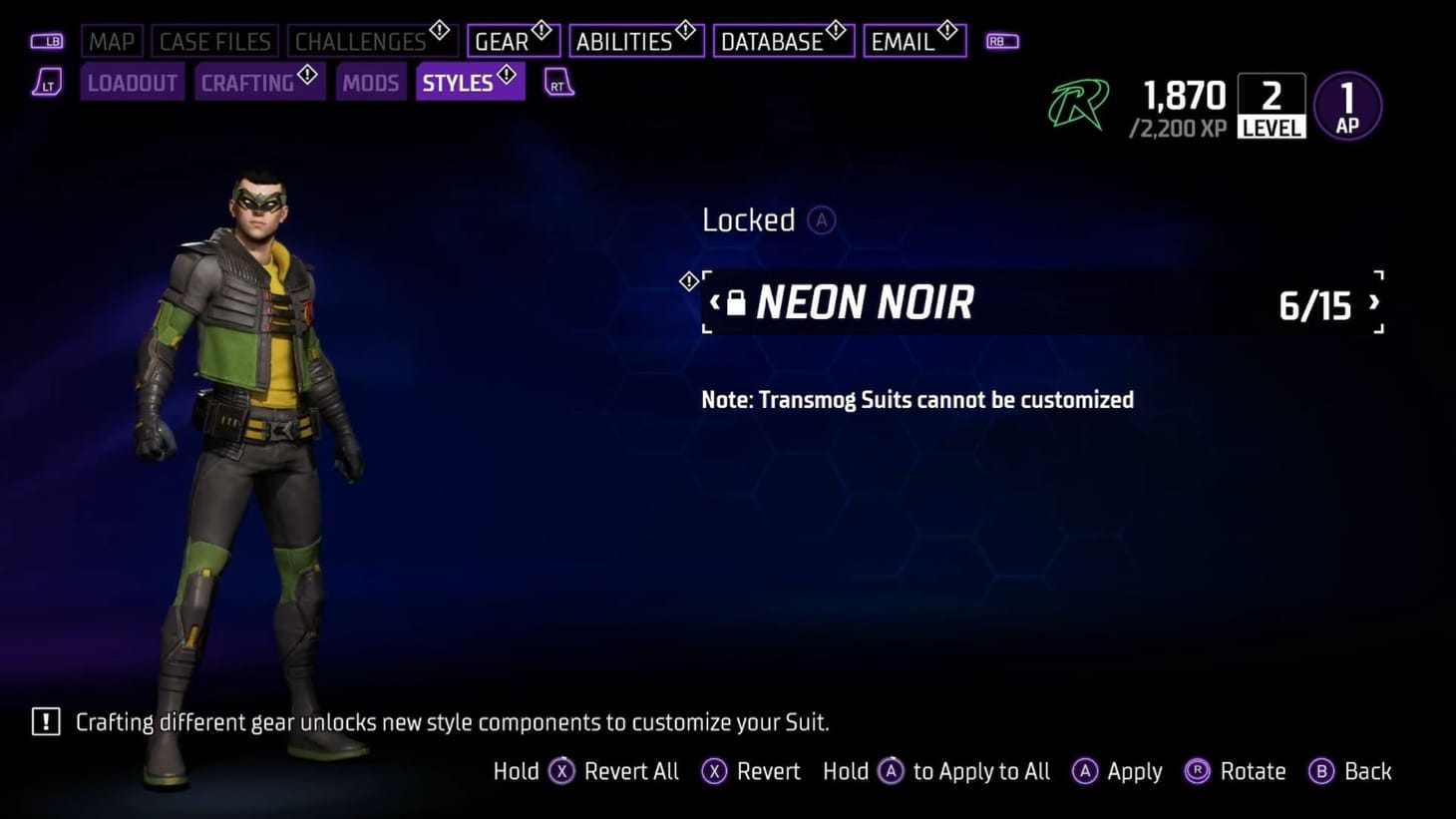Image resolution: width=1456 pixels, height=819 pixels.
Task: Click the Apply button prompt
Action: click(1117, 771)
